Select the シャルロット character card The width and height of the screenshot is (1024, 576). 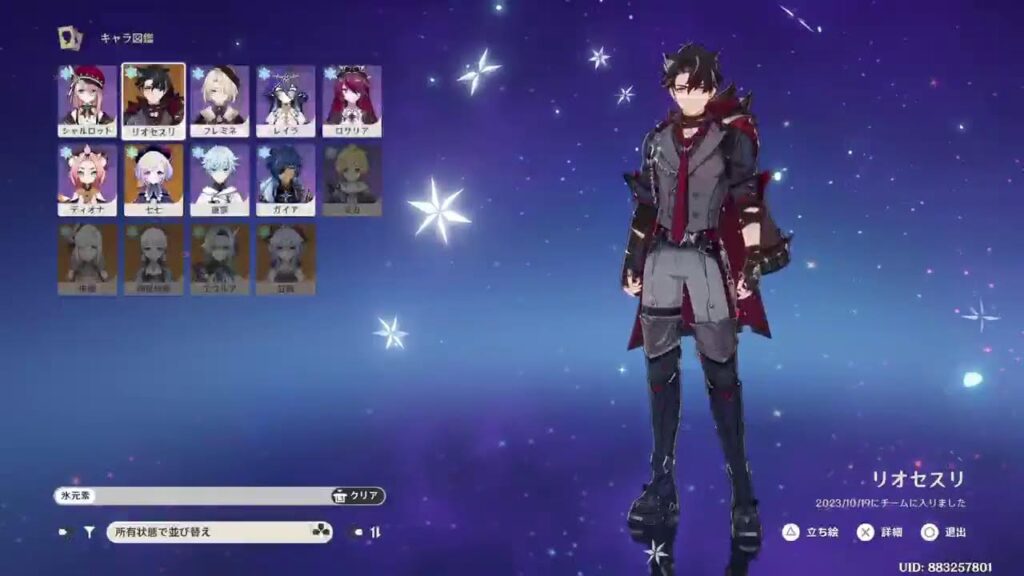click(x=87, y=101)
